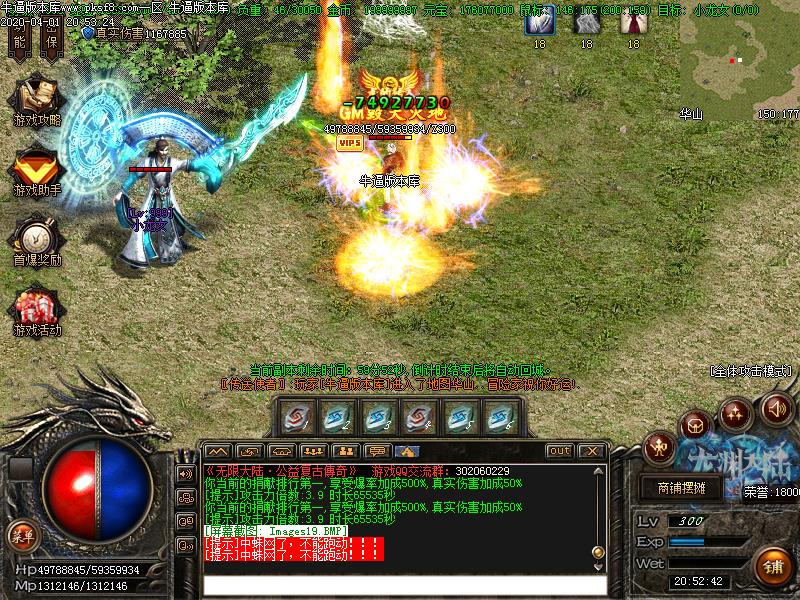Click the chat window's out button
Viewport: 800px width, 600px height.
560,451
